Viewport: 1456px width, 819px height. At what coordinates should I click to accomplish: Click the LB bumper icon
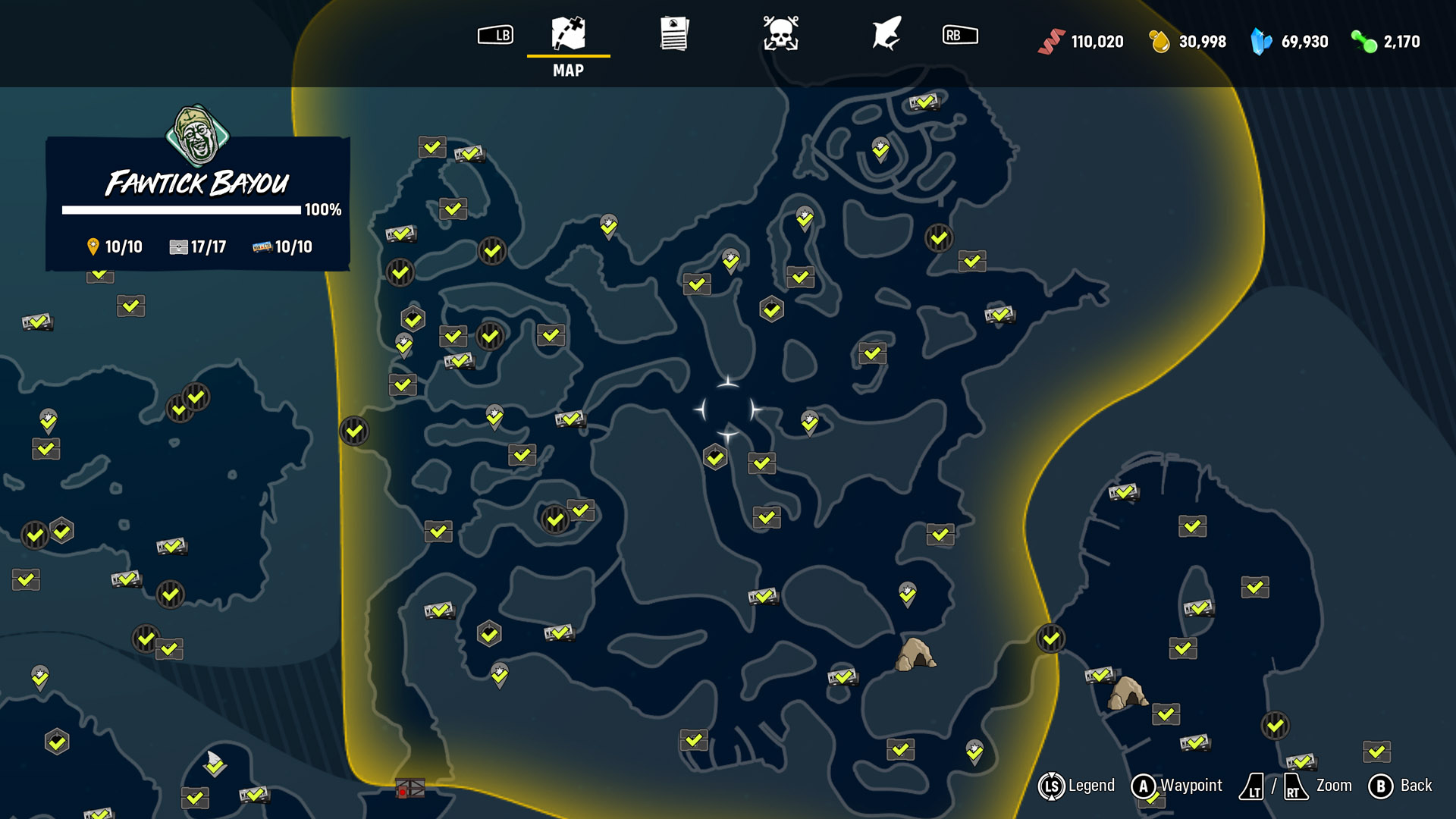(x=497, y=34)
